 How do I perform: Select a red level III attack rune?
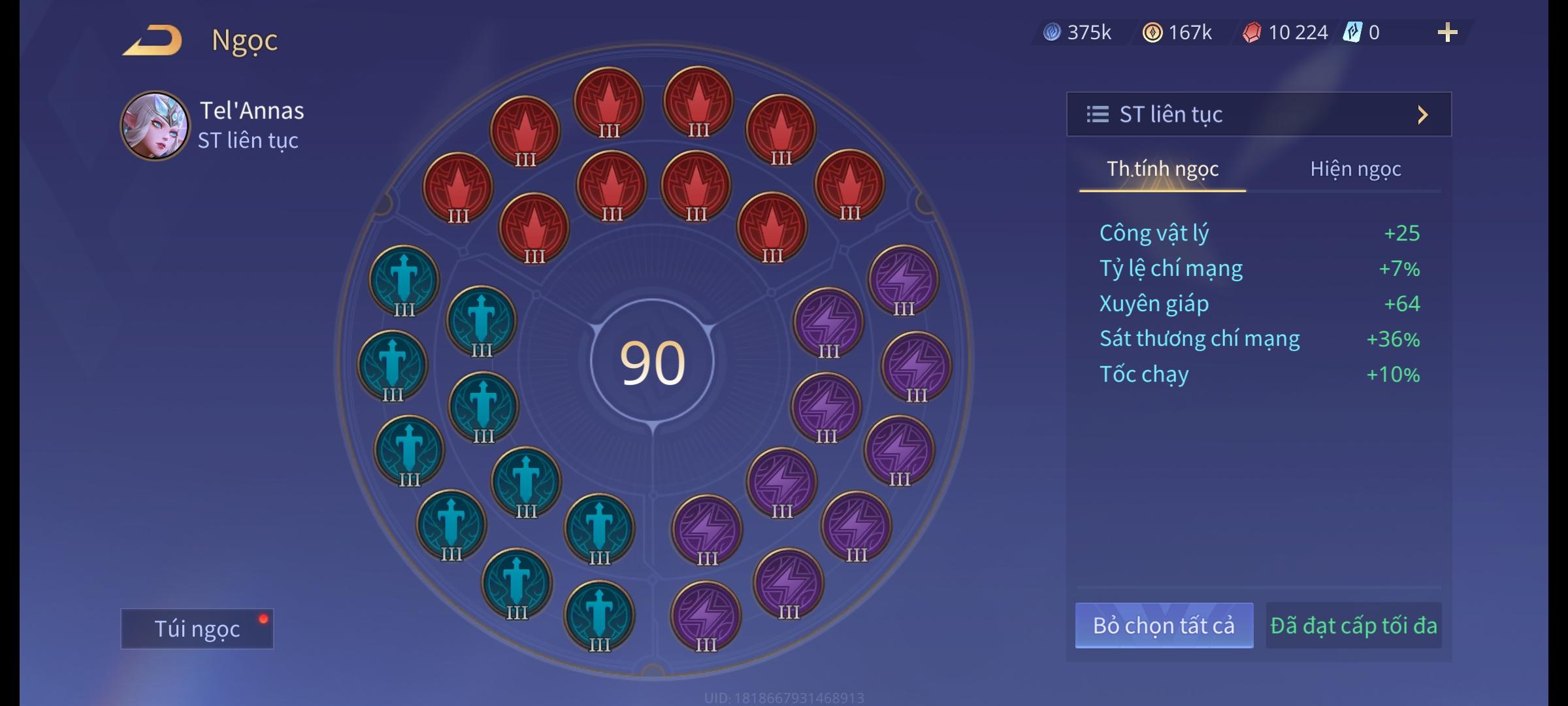(608, 101)
